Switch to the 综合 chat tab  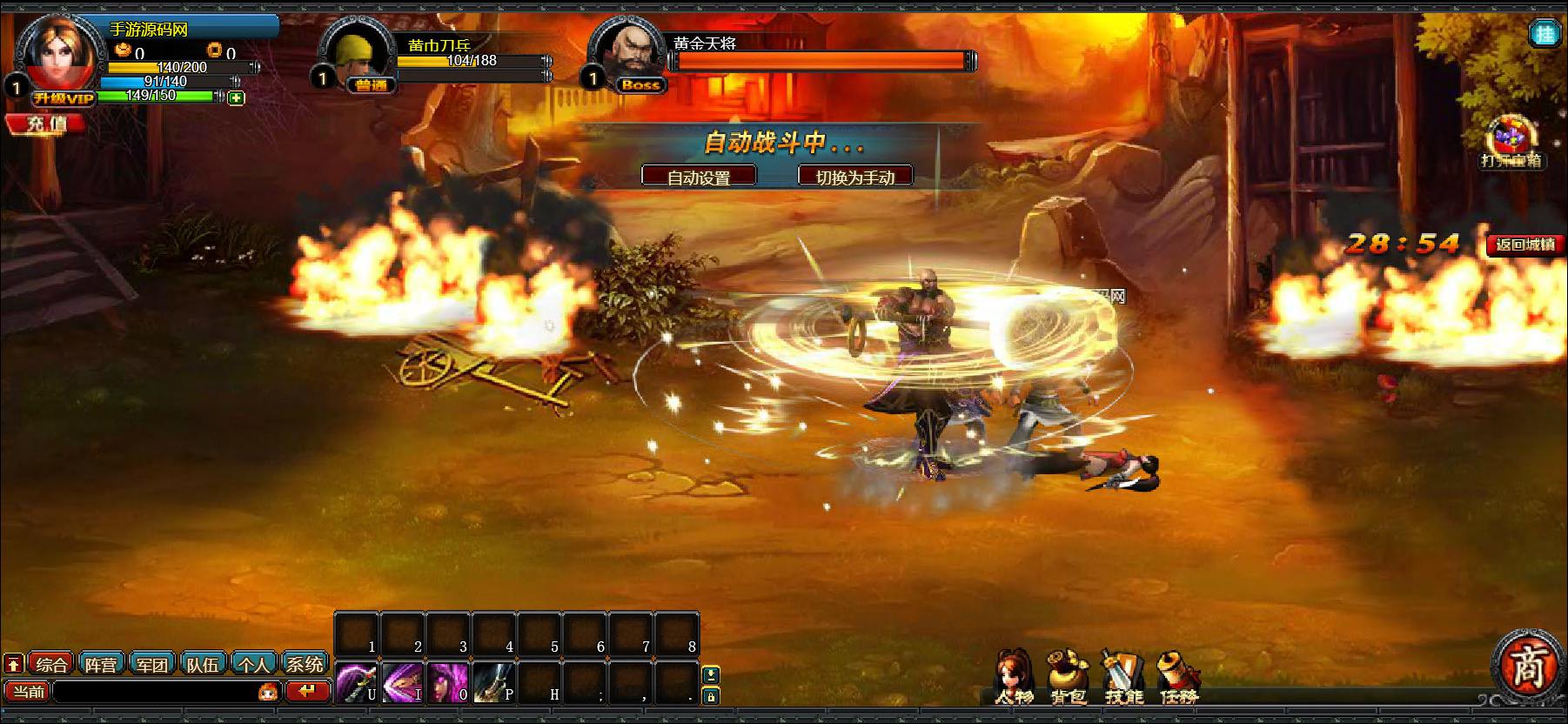pyautogui.click(x=51, y=665)
